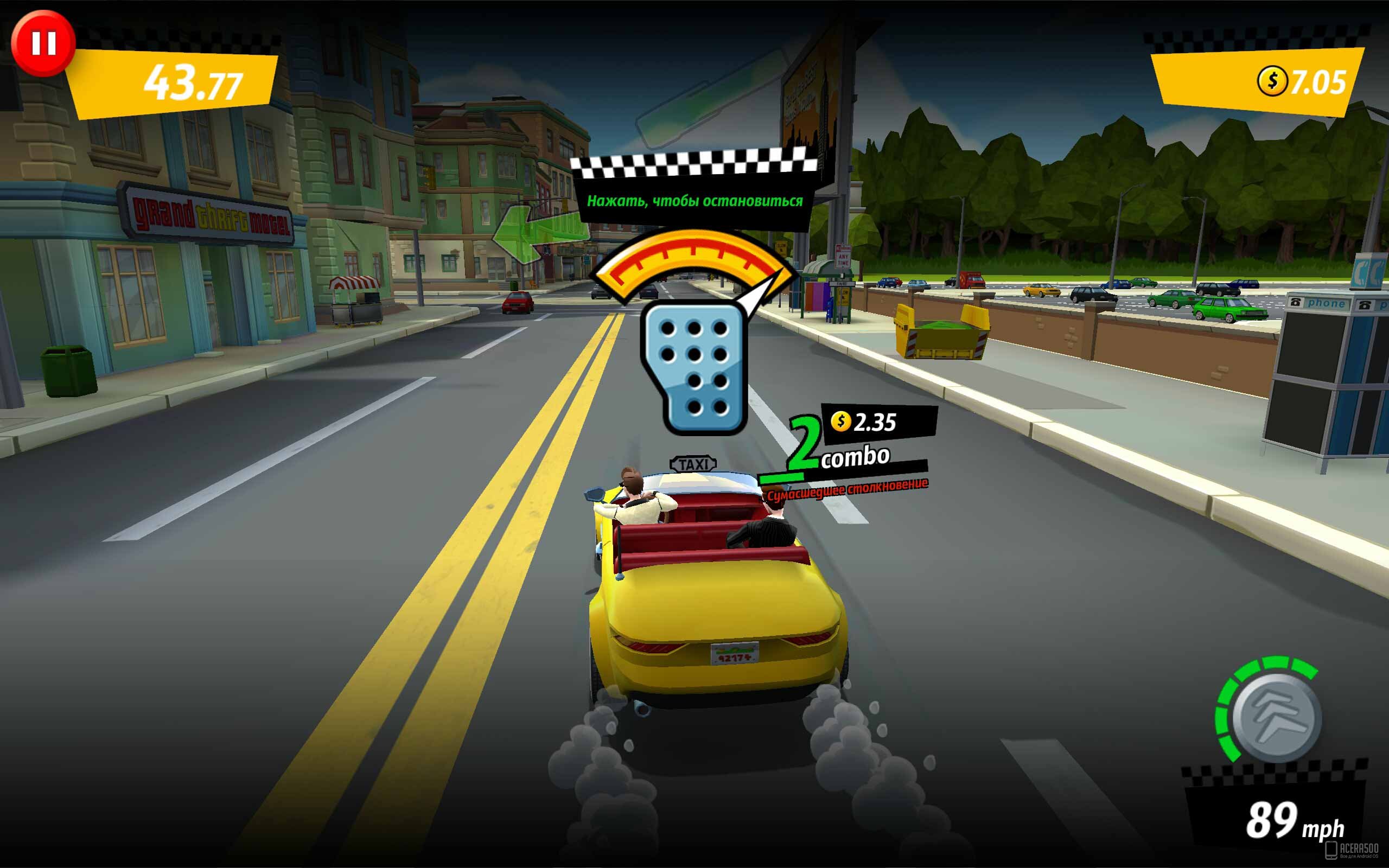The width and height of the screenshot is (1389, 868).
Task: Pause the game with the red button
Action: pos(43,43)
